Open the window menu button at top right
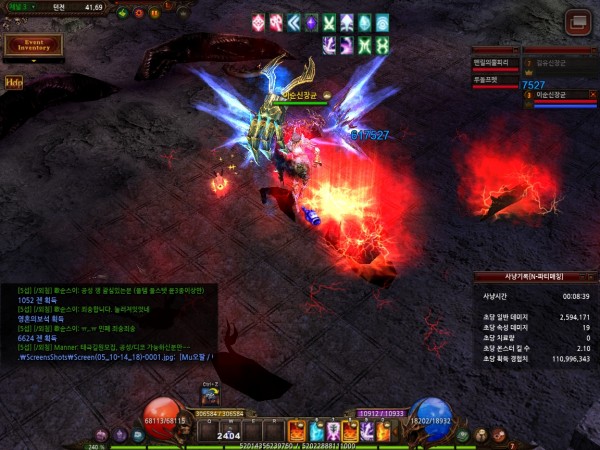Screen dimensions: 600x450 576,22
